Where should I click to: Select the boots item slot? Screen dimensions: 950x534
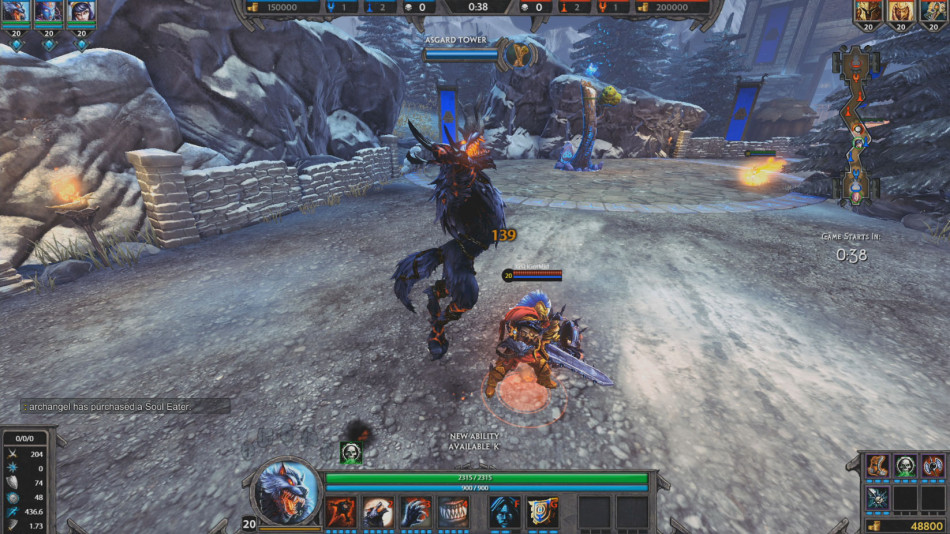[x=877, y=466]
